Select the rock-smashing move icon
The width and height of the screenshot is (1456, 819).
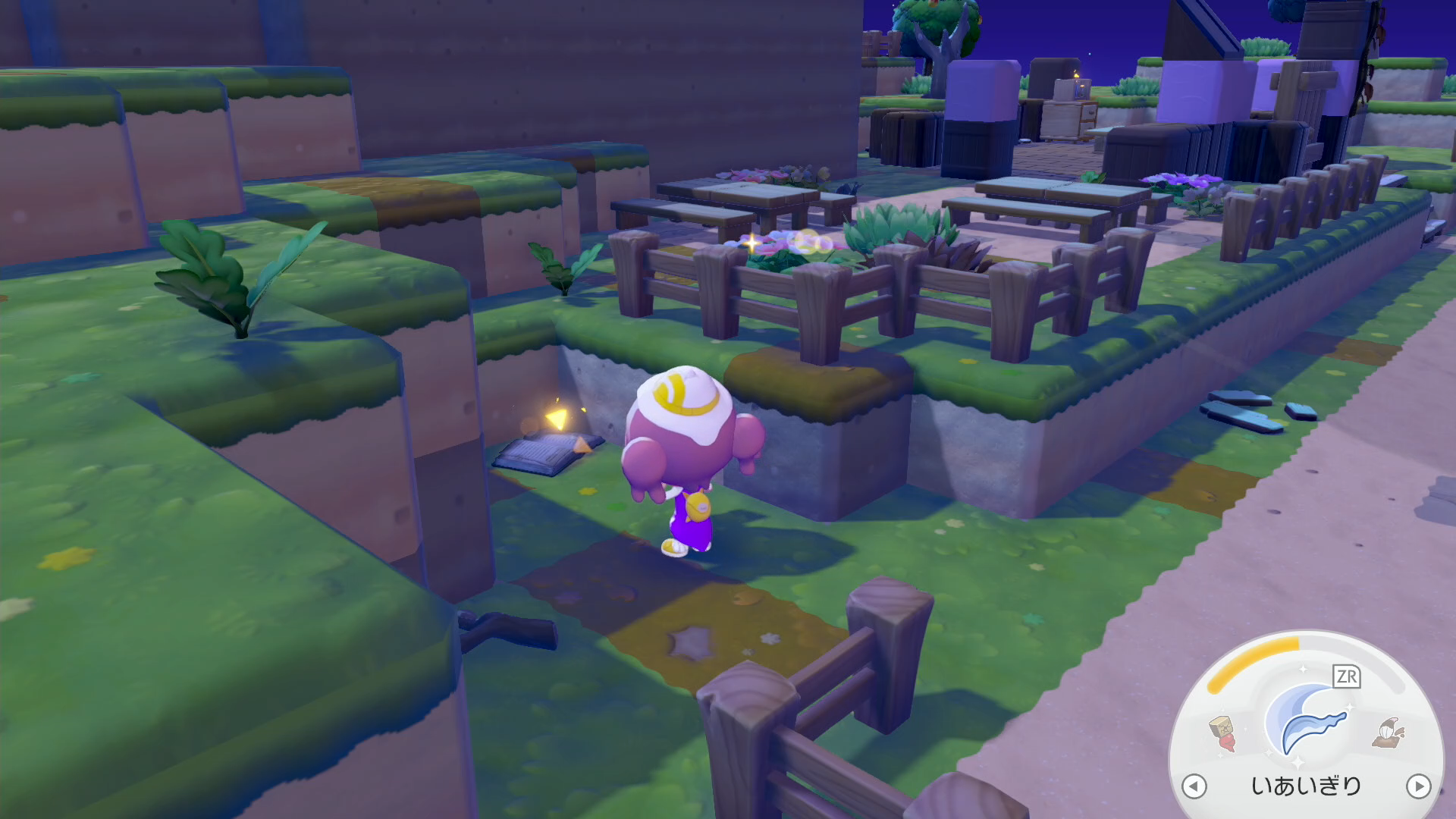coord(1222,733)
